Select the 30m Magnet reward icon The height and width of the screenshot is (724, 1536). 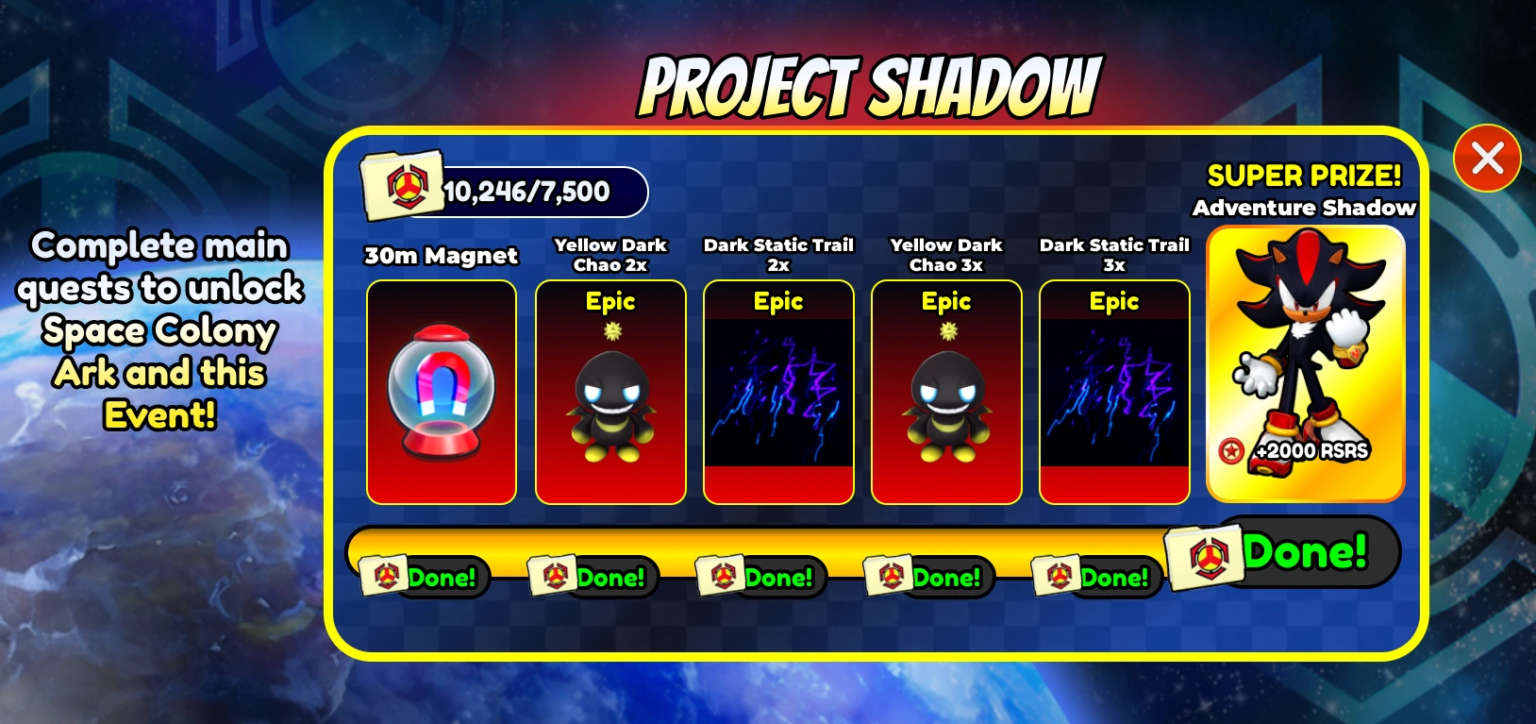(440, 390)
